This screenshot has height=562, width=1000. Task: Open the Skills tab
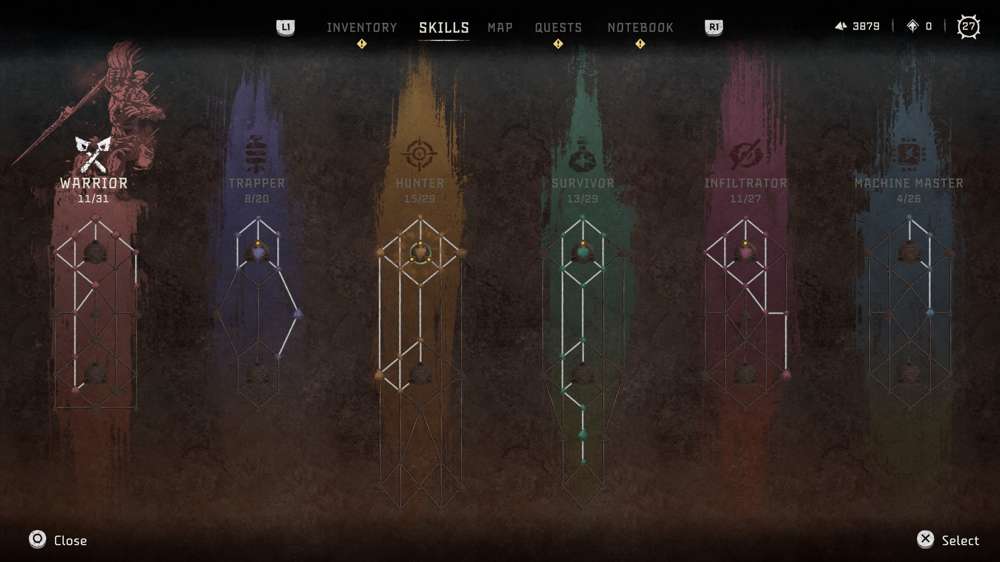pyautogui.click(x=444, y=27)
